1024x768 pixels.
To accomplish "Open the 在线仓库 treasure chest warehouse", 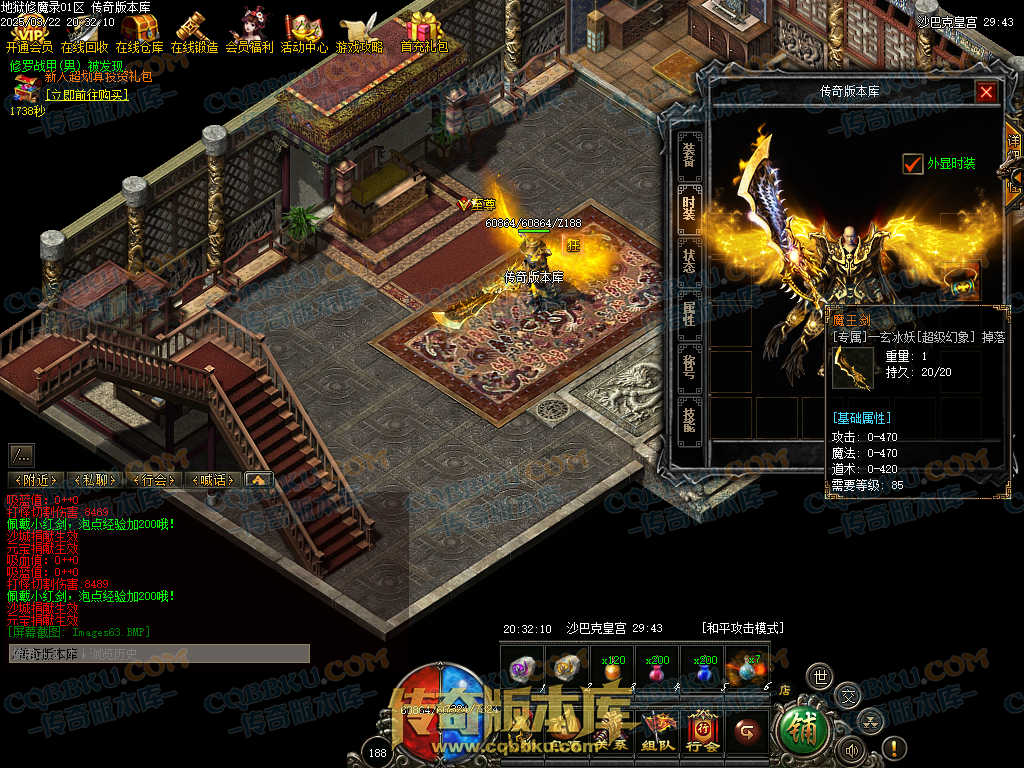I will click(140, 32).
